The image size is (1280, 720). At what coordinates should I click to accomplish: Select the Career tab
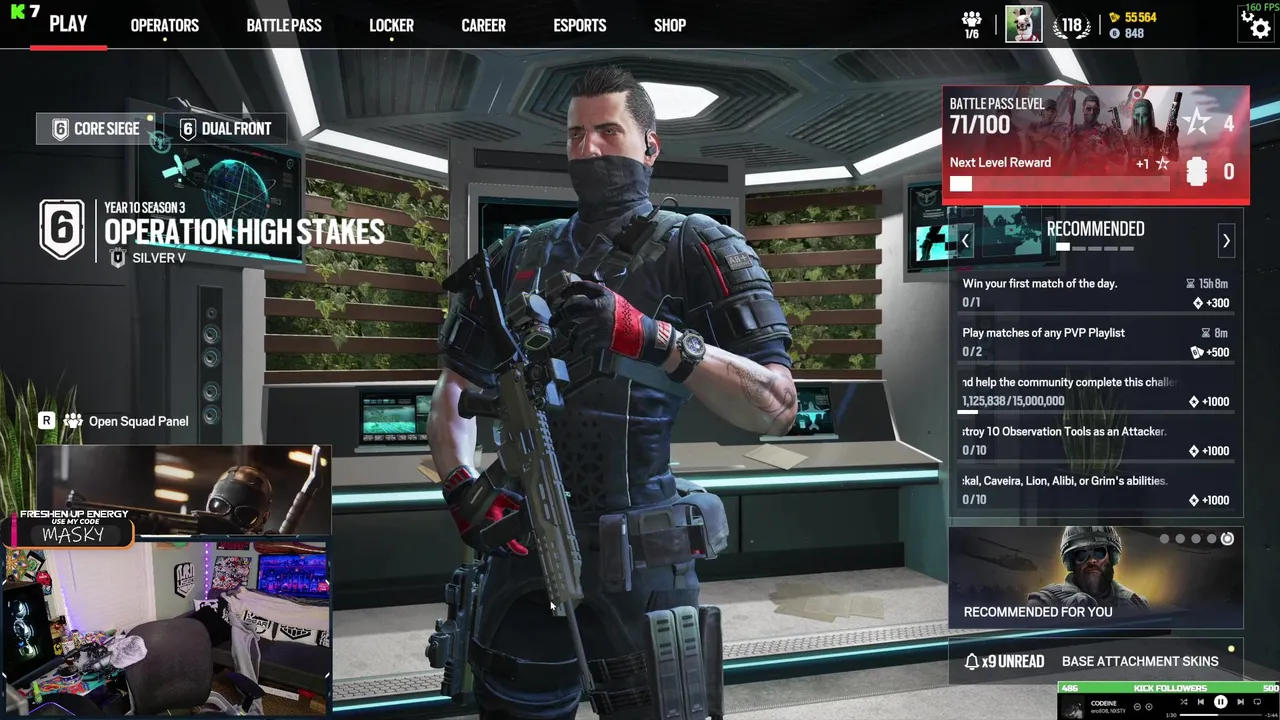(483, 25)
